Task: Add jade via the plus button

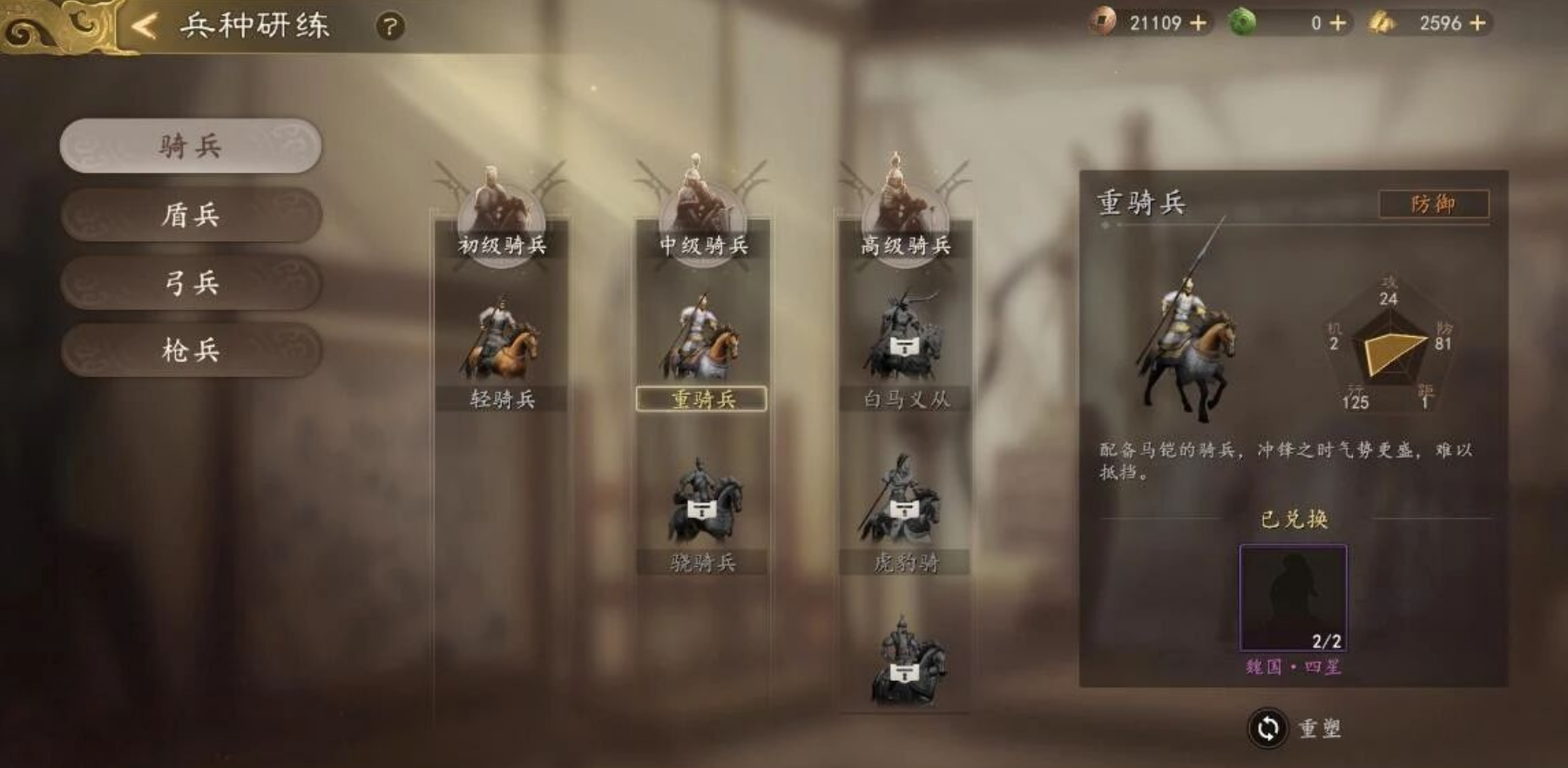Action: click(1338, 24)
